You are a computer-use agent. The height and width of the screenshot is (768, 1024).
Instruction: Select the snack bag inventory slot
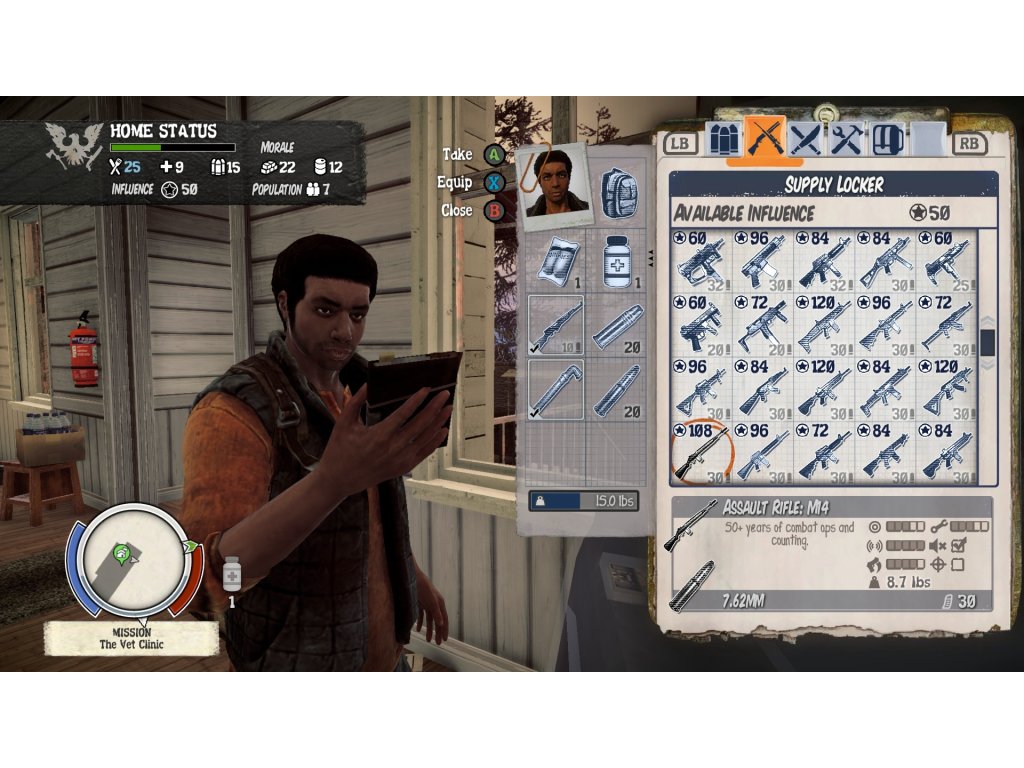555,262
